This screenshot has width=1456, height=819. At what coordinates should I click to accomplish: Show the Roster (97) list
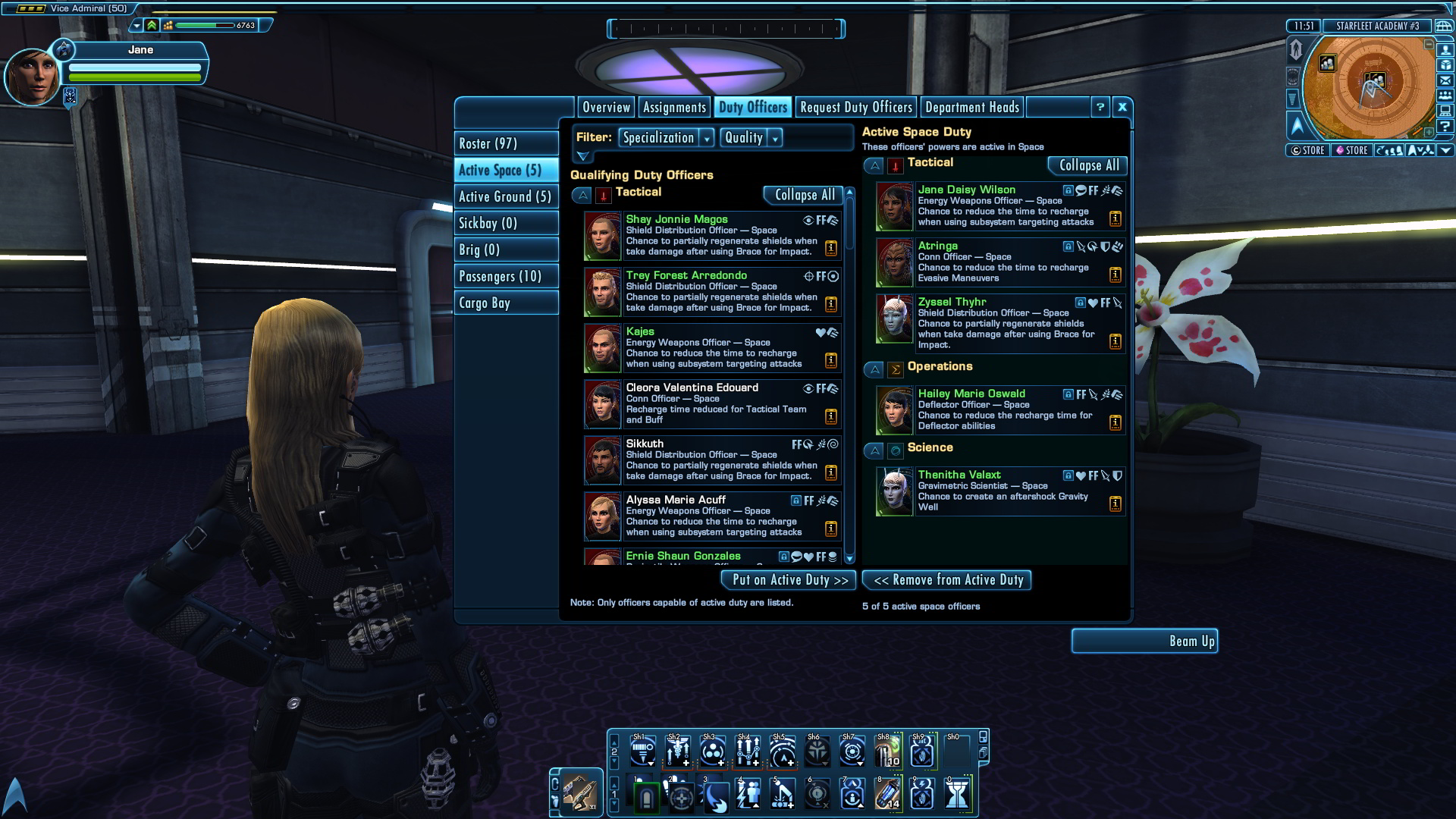pos(506,143)
